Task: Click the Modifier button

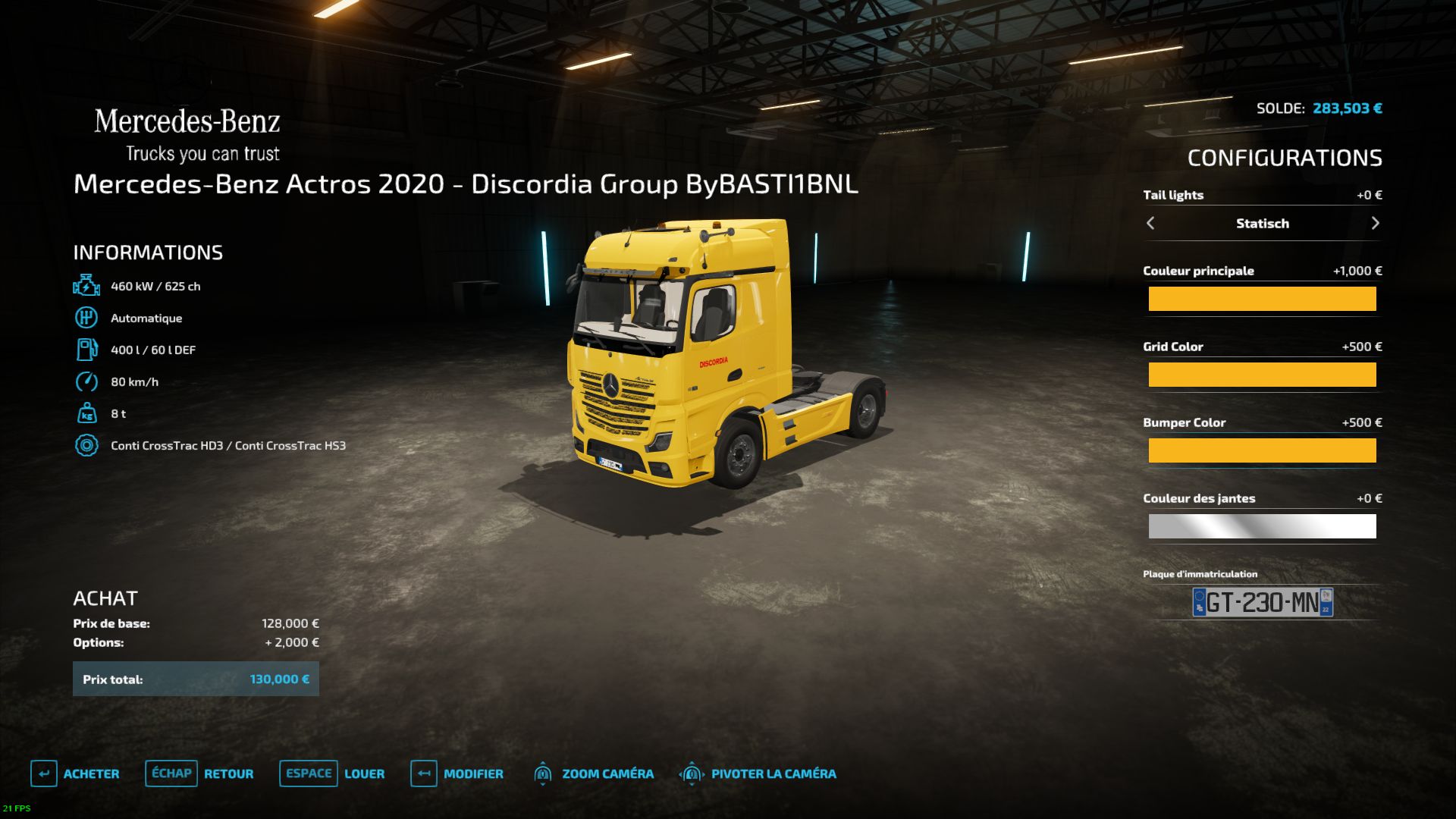Action: [x=457, y=773]
